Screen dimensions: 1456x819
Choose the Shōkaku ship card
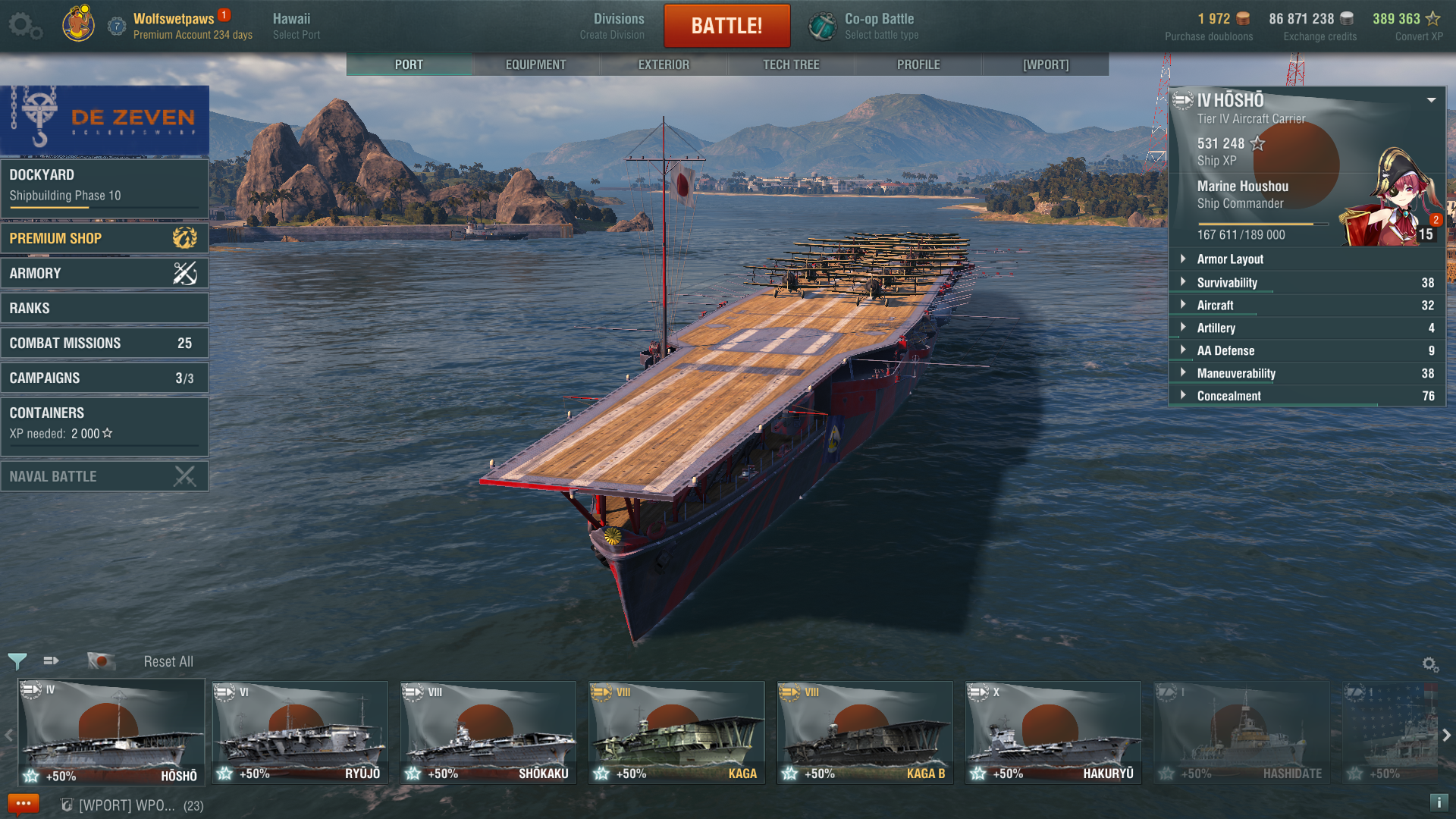(488, 733)
